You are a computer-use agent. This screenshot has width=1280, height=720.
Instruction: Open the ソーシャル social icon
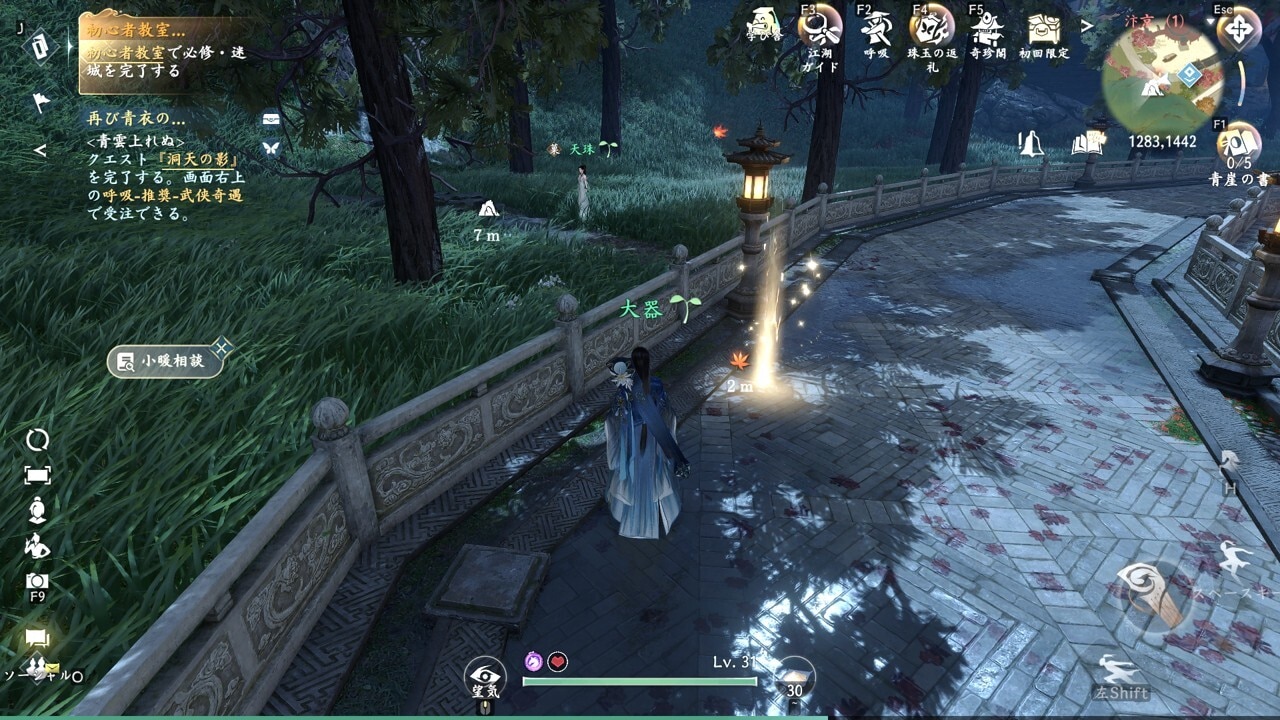pyautogui.click(x=38, y=667)
